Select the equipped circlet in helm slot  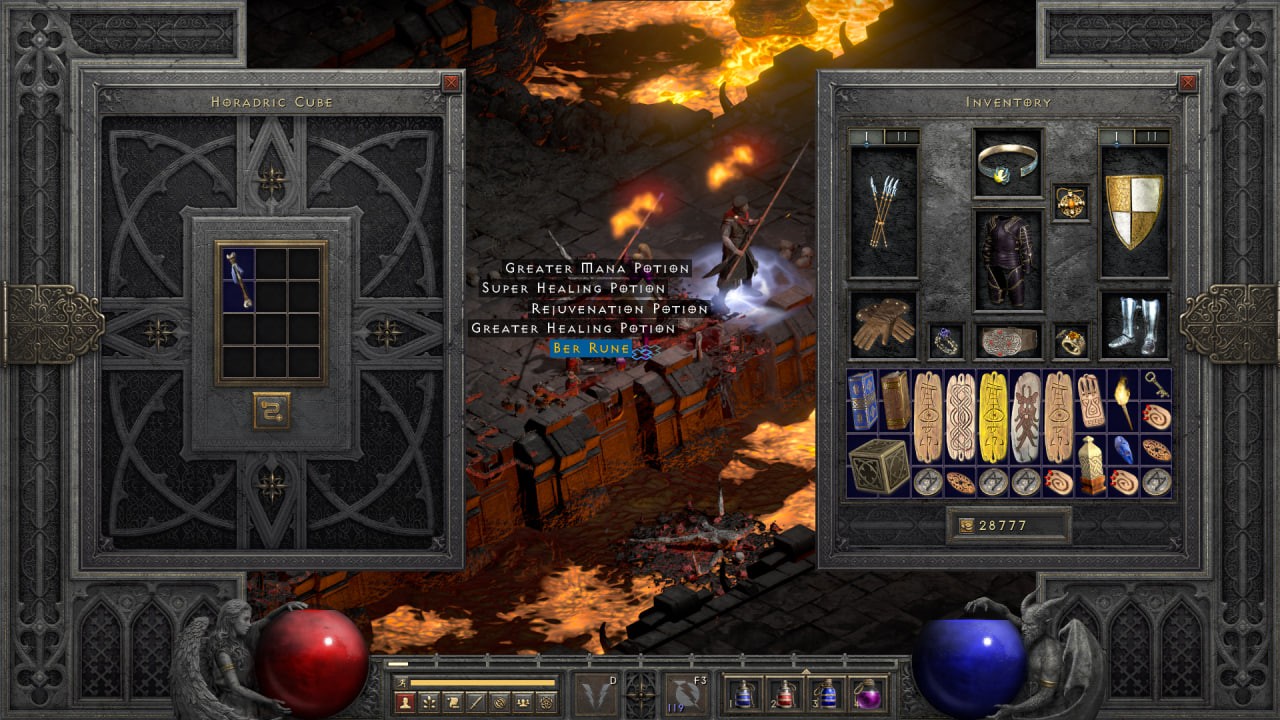[x=1008, y=162]
